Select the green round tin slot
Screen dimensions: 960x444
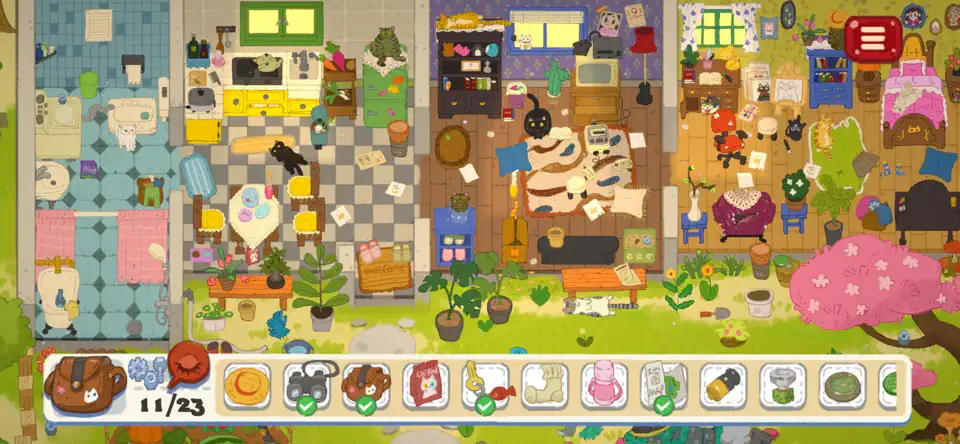pos(843,385)
